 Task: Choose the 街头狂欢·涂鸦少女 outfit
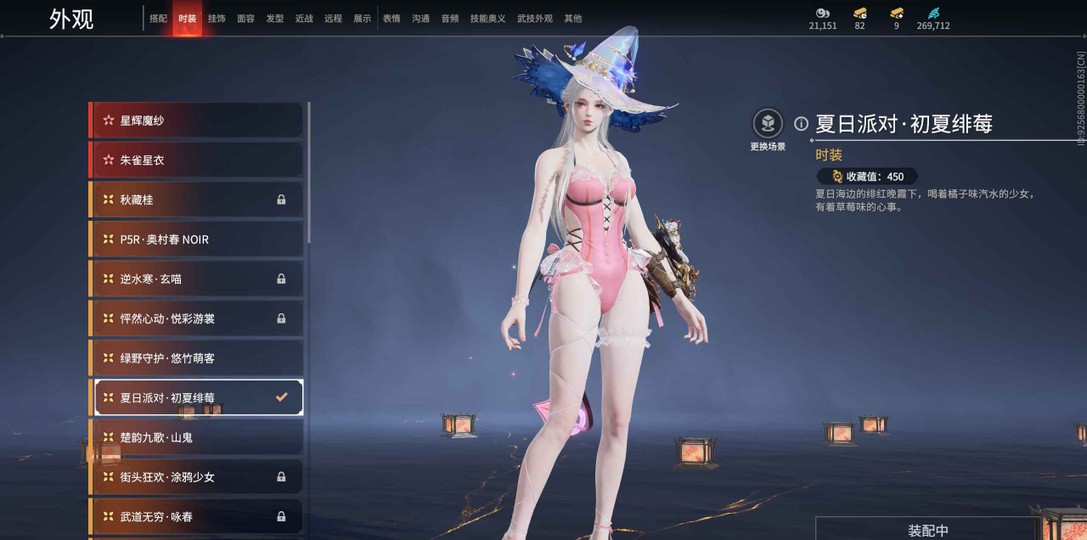pyautogui.click(x=197, y=477)
